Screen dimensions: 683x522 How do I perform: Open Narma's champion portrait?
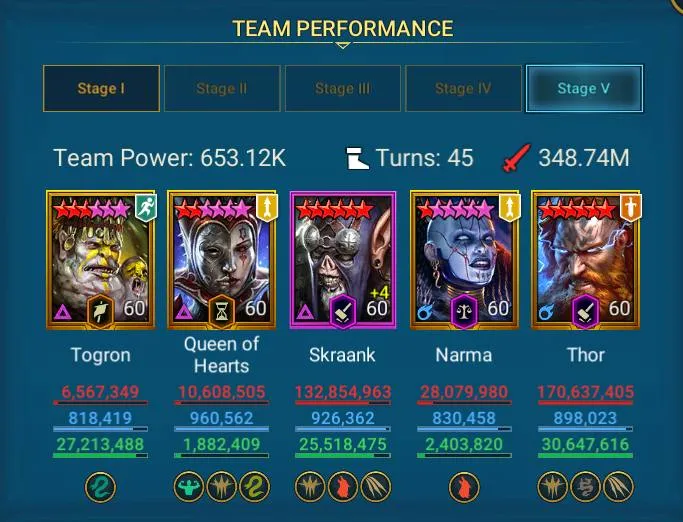point(463,259)
